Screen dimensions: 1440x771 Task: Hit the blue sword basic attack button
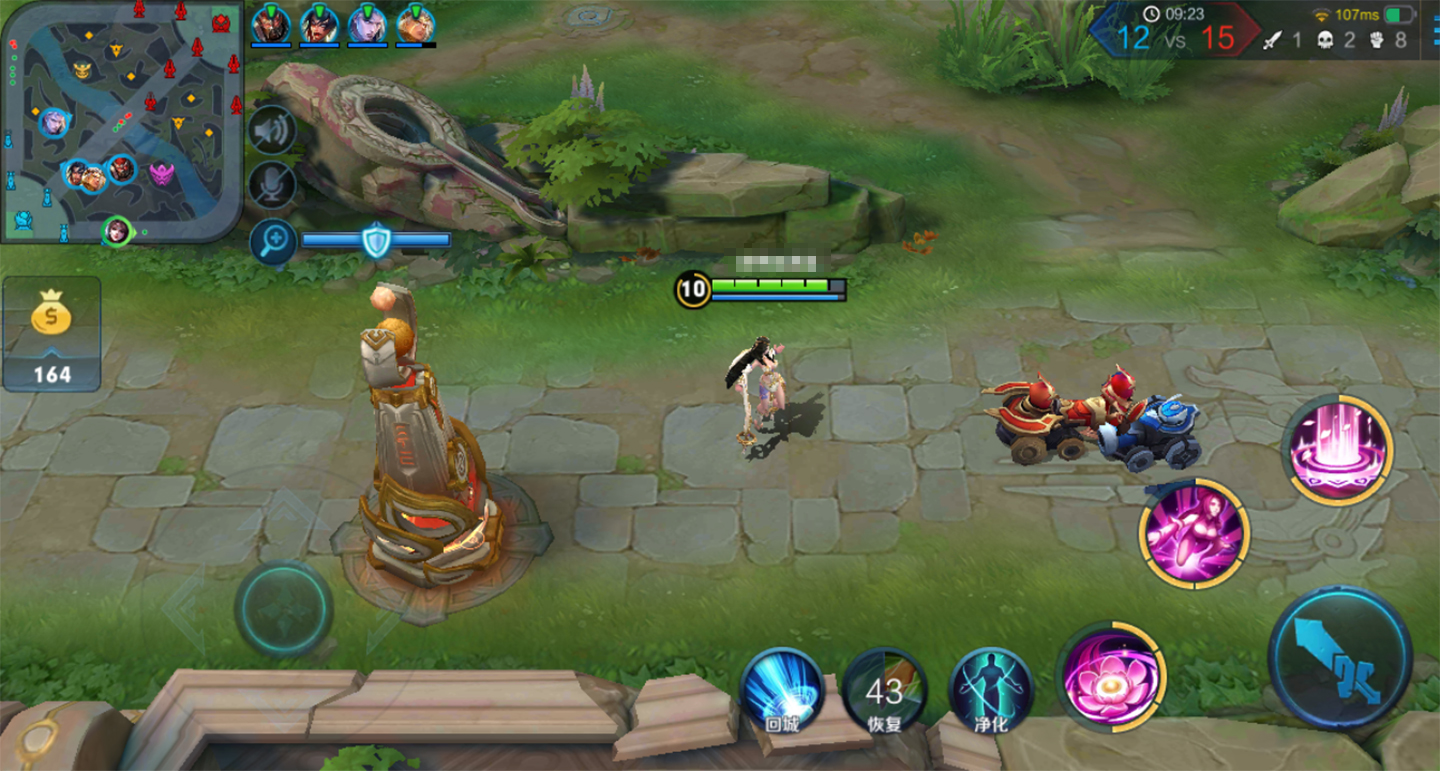[1340, 657]
